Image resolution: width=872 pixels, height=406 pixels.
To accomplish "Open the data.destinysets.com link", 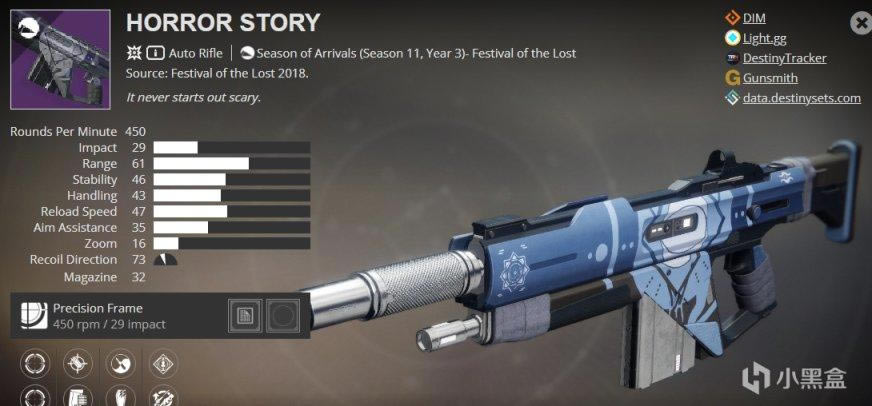I will 801,98.
